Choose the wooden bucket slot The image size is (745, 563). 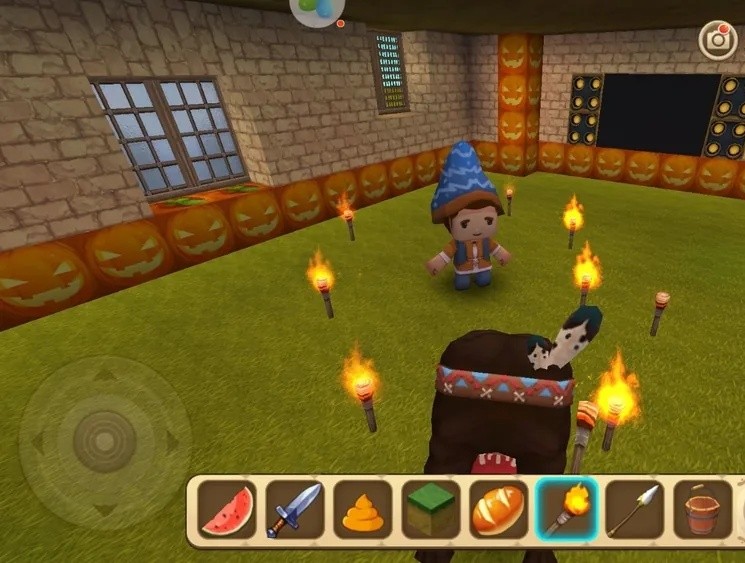(x=703, y=510)
